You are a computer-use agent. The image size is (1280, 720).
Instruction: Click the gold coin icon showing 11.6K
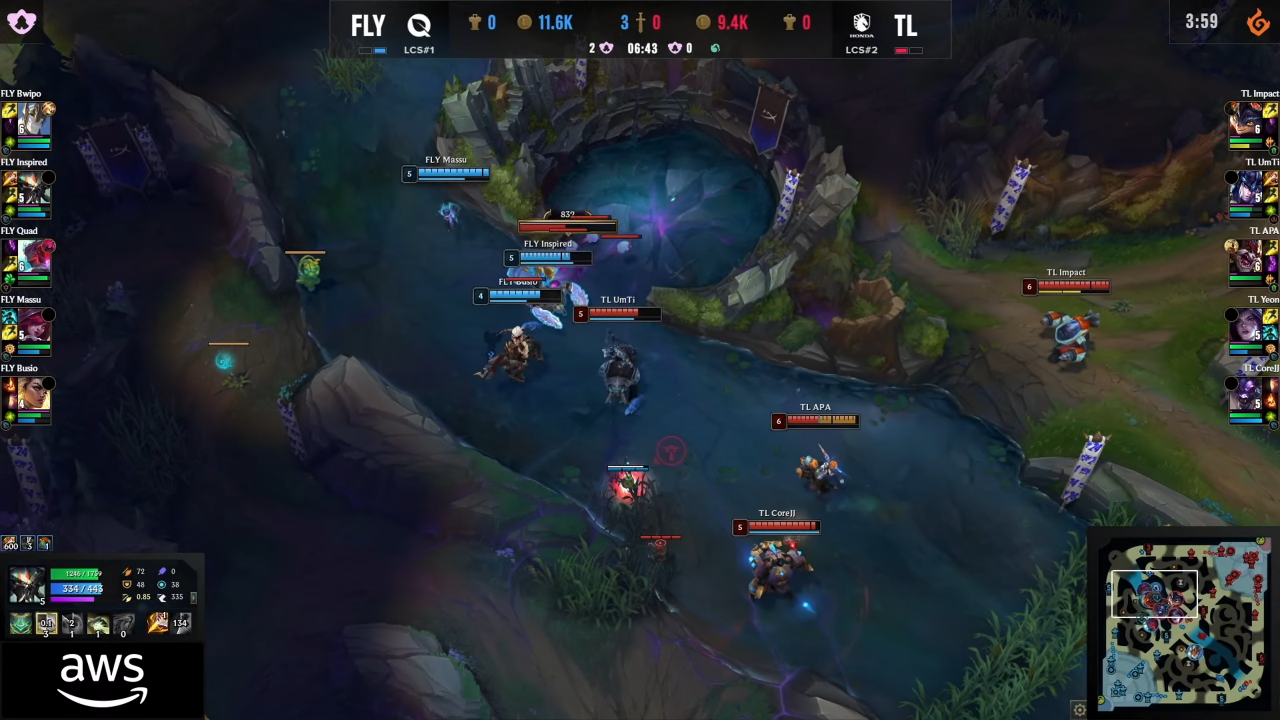coord(523,22)
